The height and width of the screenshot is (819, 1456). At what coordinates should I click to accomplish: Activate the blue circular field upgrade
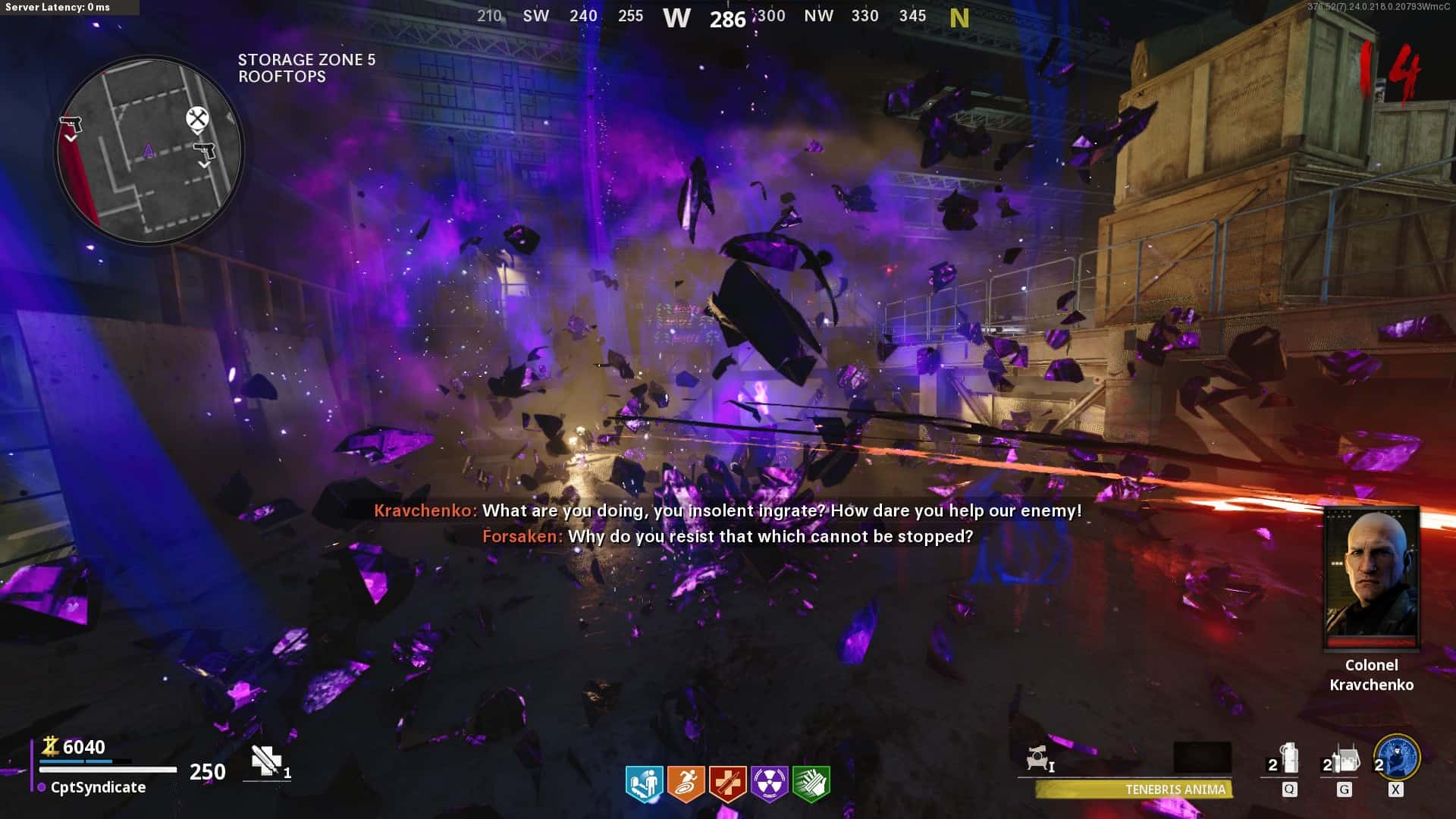pyautogui.click(x=1397, y=757)
